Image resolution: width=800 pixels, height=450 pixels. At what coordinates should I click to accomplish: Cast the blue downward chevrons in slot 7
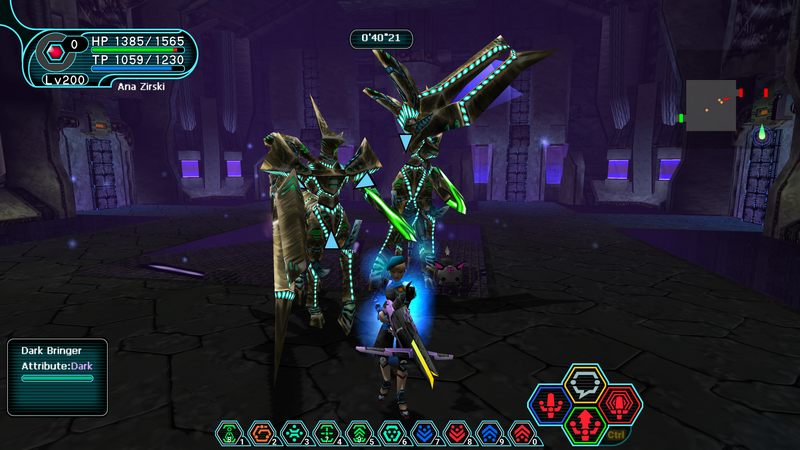(x=424, y=432)
